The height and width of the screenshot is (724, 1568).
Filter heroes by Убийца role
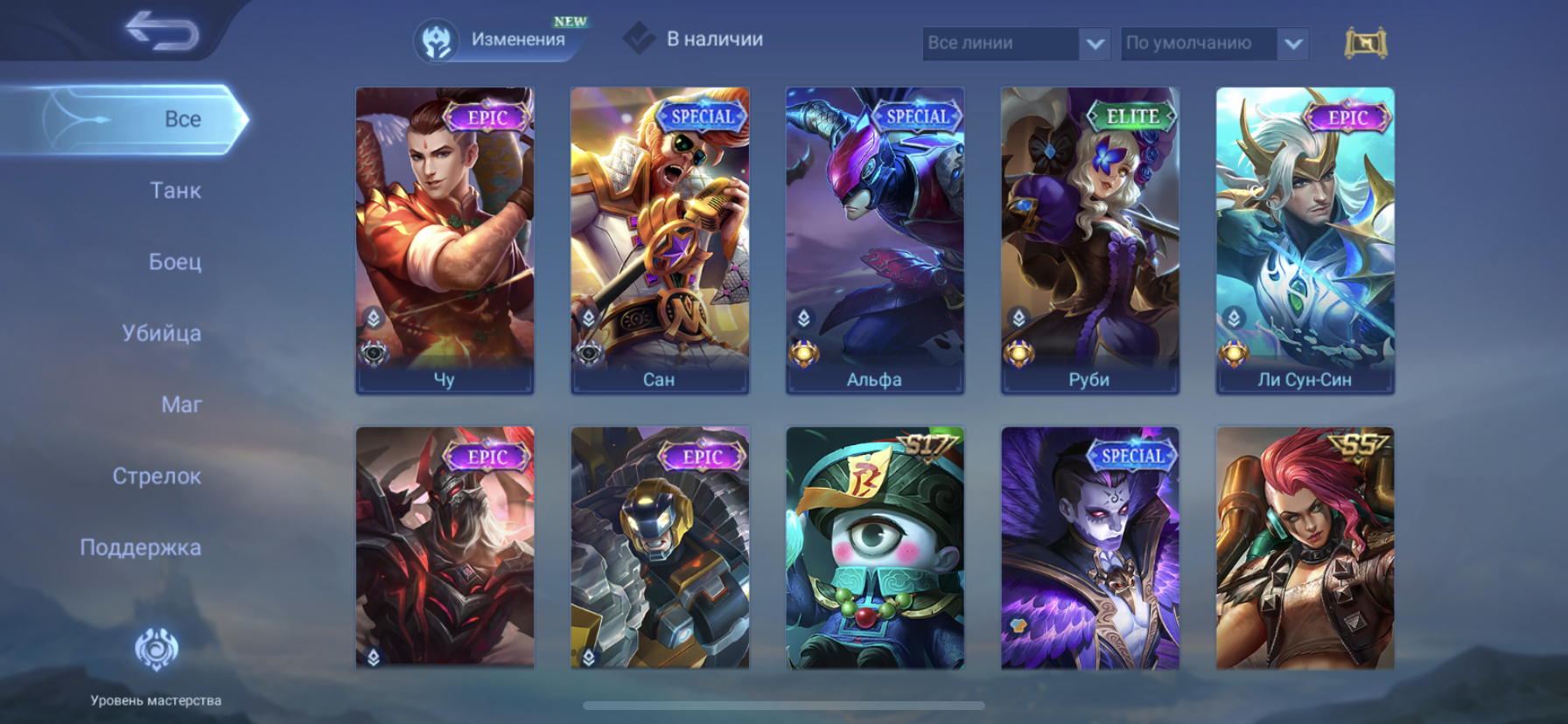click(x=162, y=333)
